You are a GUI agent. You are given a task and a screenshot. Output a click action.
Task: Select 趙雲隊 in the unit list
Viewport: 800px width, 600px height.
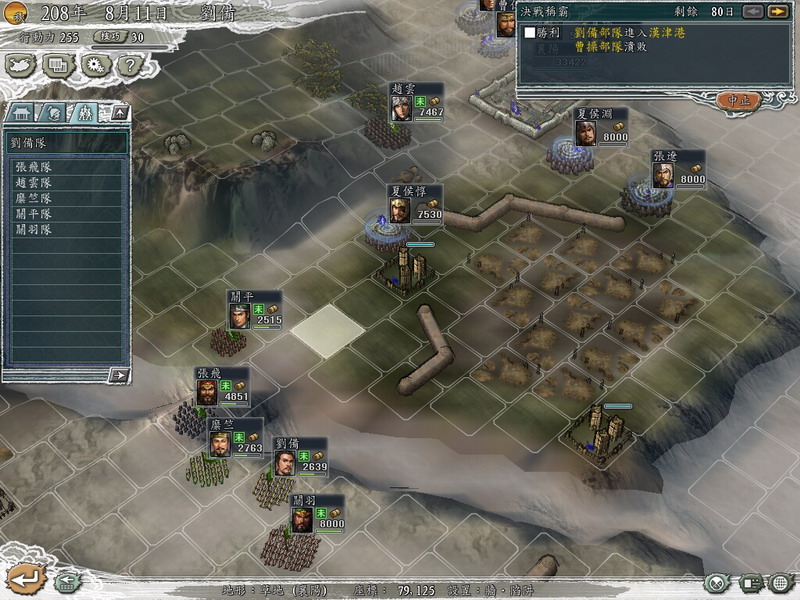[x=33, y=183]
